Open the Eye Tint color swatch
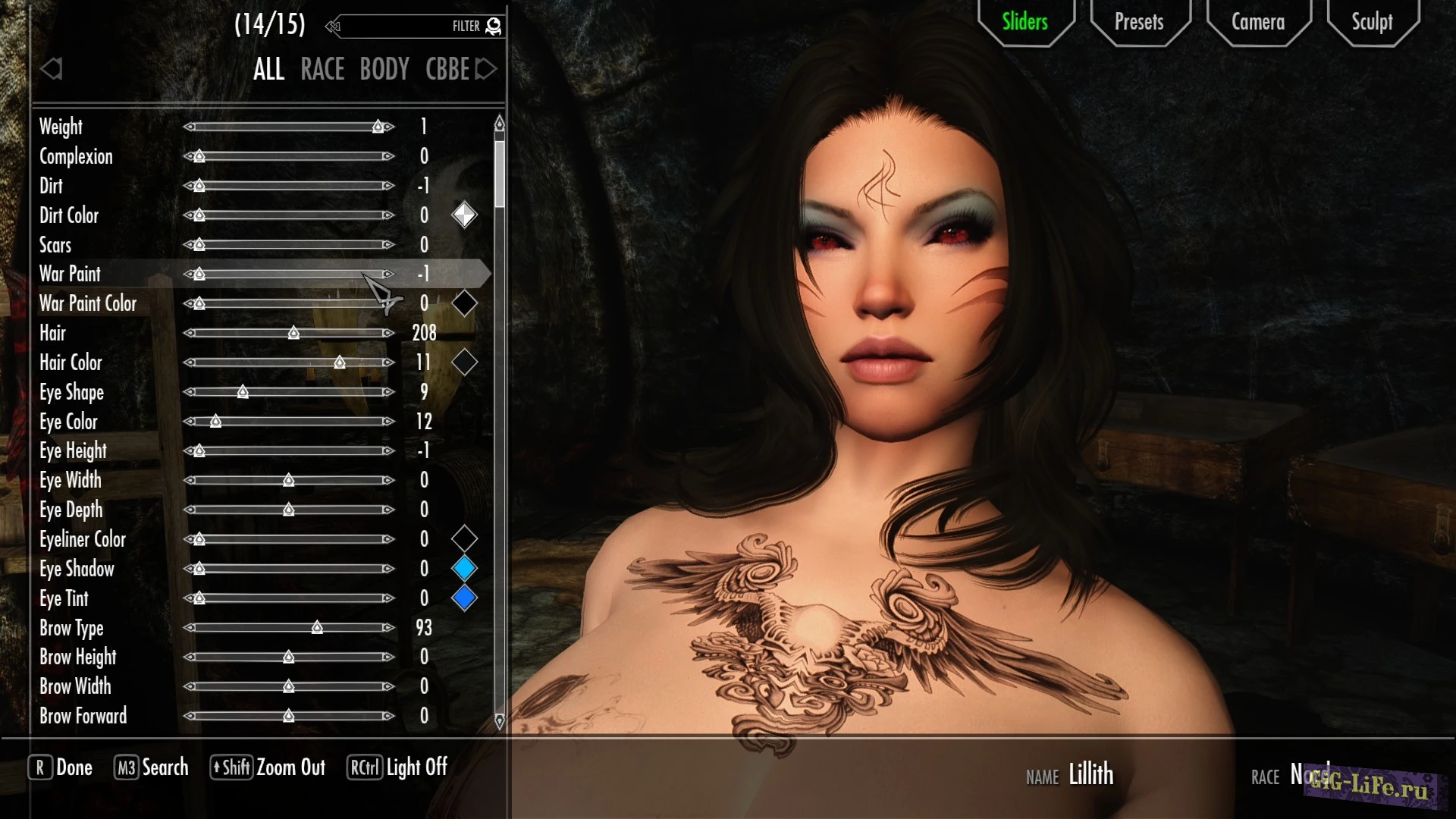Screen dimensions: 1456x819 [x=464, y=598]
